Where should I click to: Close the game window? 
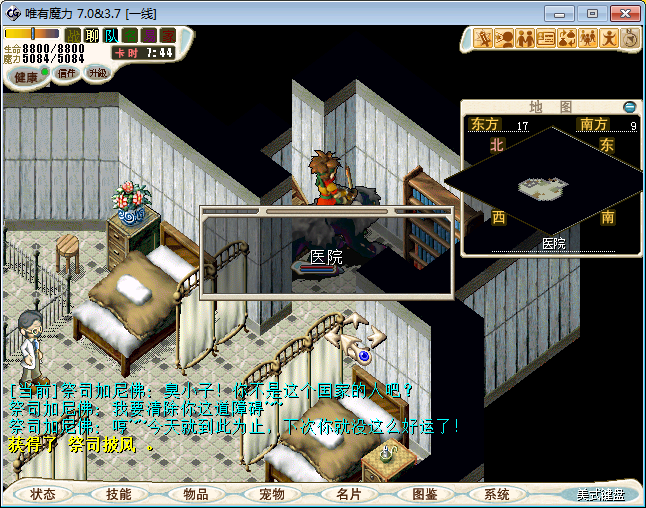tap(624, 13)
